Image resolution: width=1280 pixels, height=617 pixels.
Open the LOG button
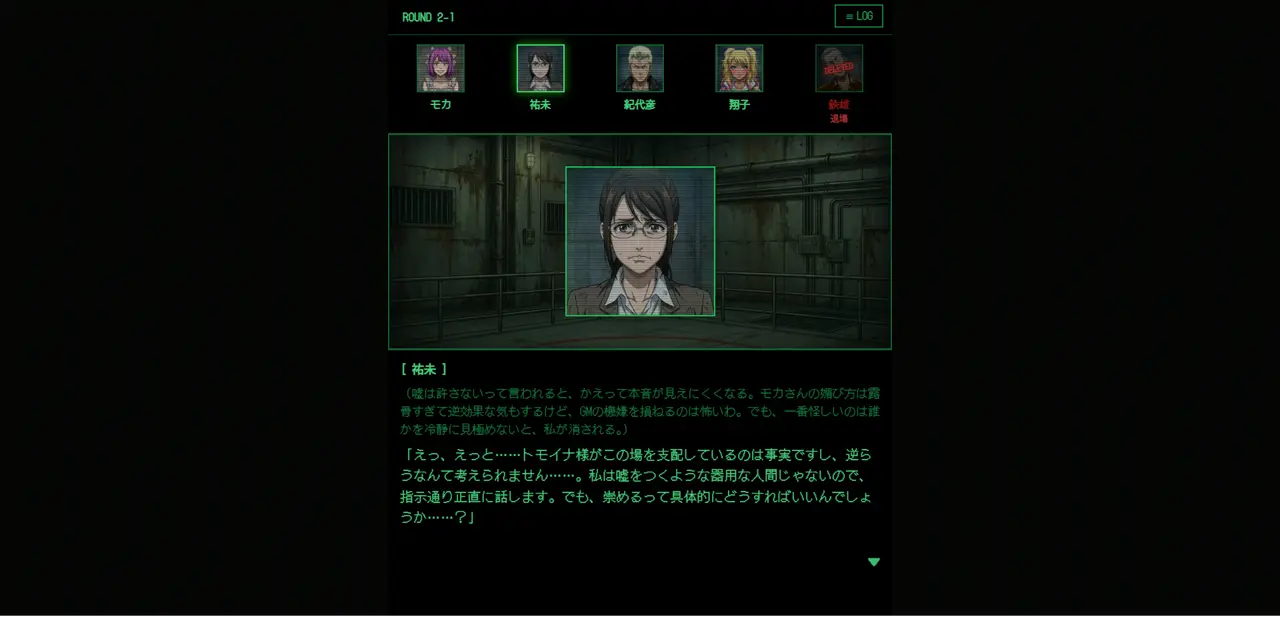[858, 16]
